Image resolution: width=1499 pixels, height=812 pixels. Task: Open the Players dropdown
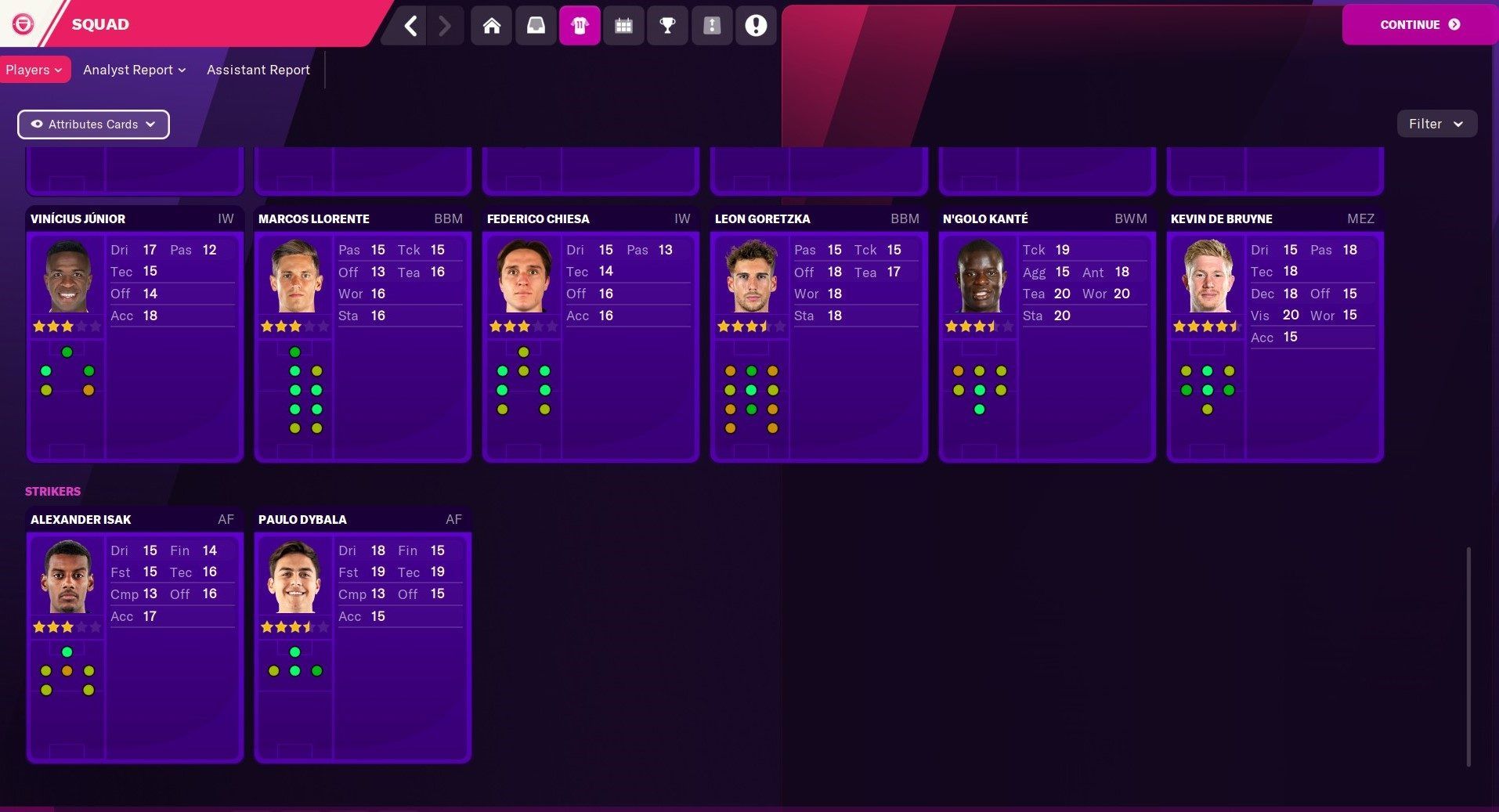[x=34, y=70]
